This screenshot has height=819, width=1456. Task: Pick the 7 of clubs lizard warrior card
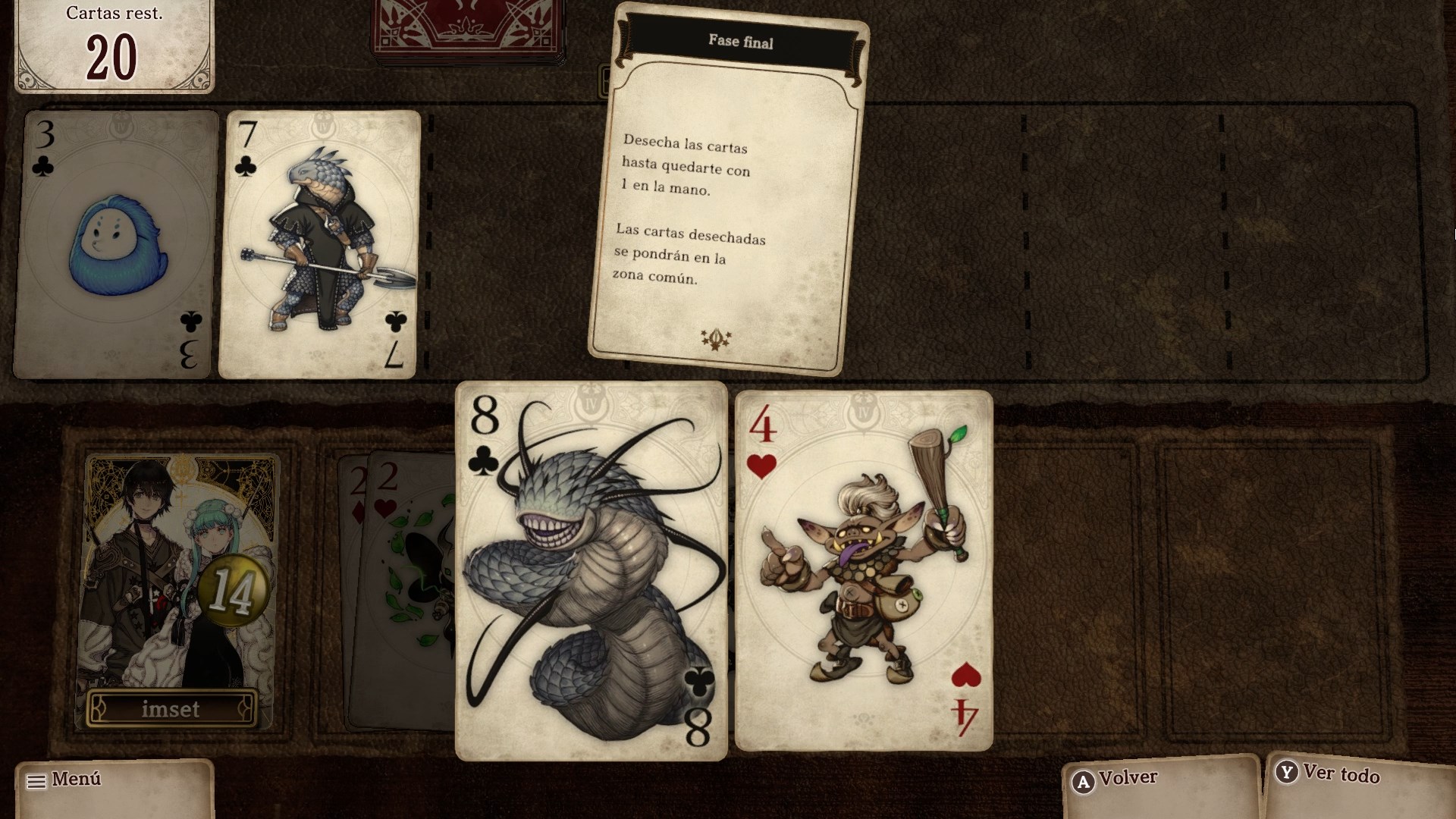click(x=318, y=244)
